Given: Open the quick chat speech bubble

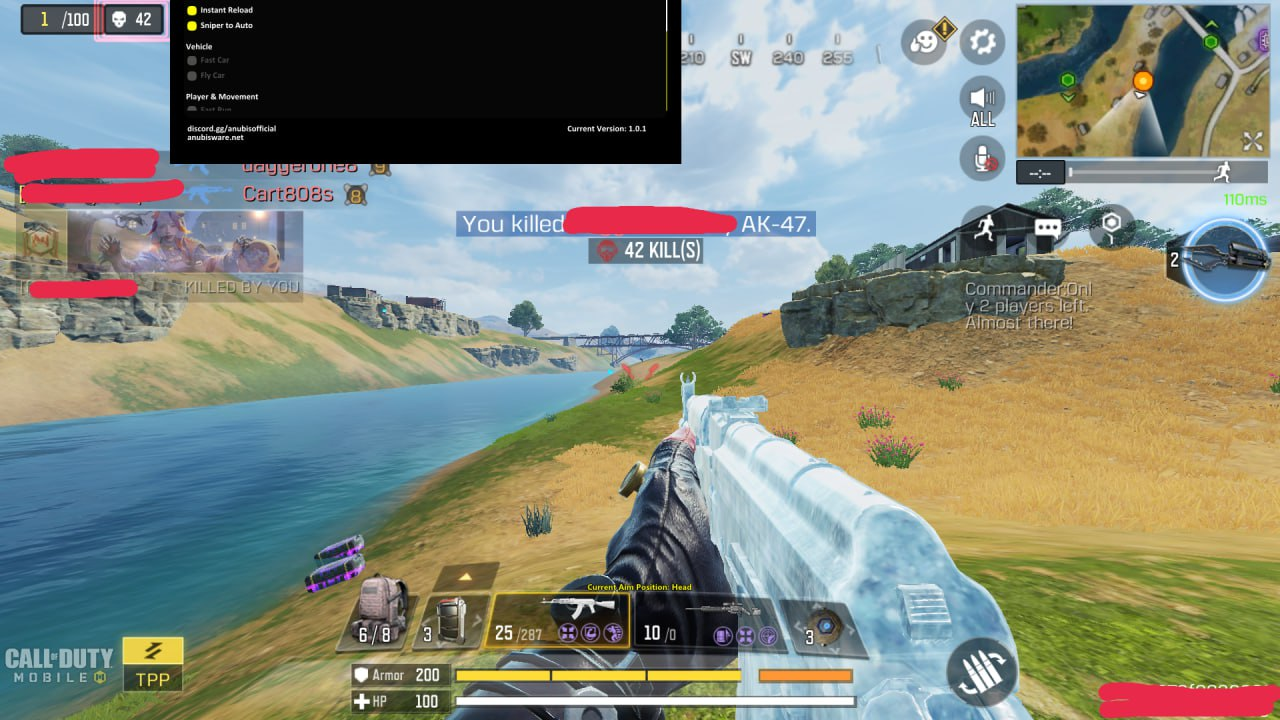Looking at the screenshot, I should [x=1047, y=228].
